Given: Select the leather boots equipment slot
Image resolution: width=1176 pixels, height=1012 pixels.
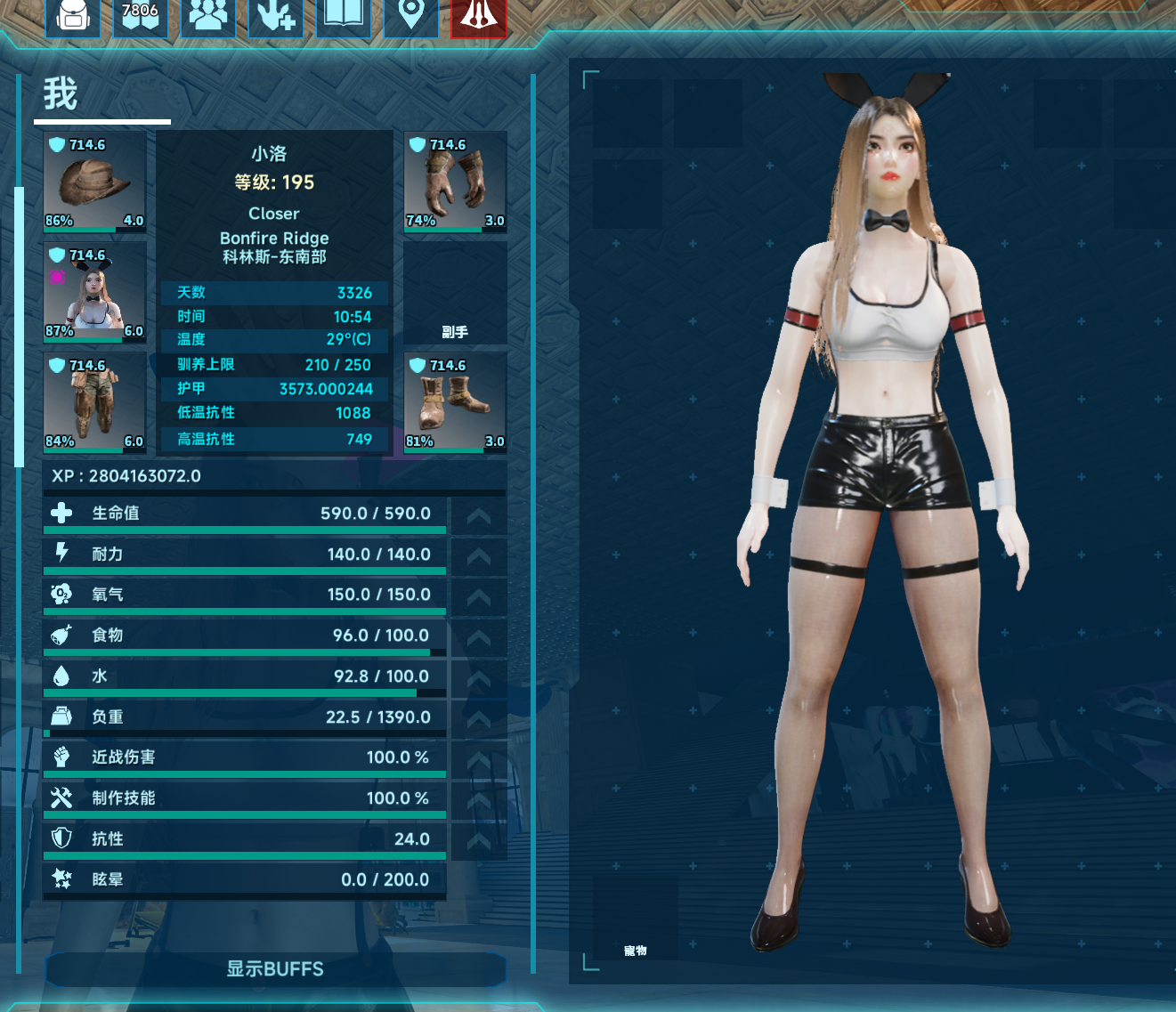Looking at the screenshot, I should pos(456,403).
